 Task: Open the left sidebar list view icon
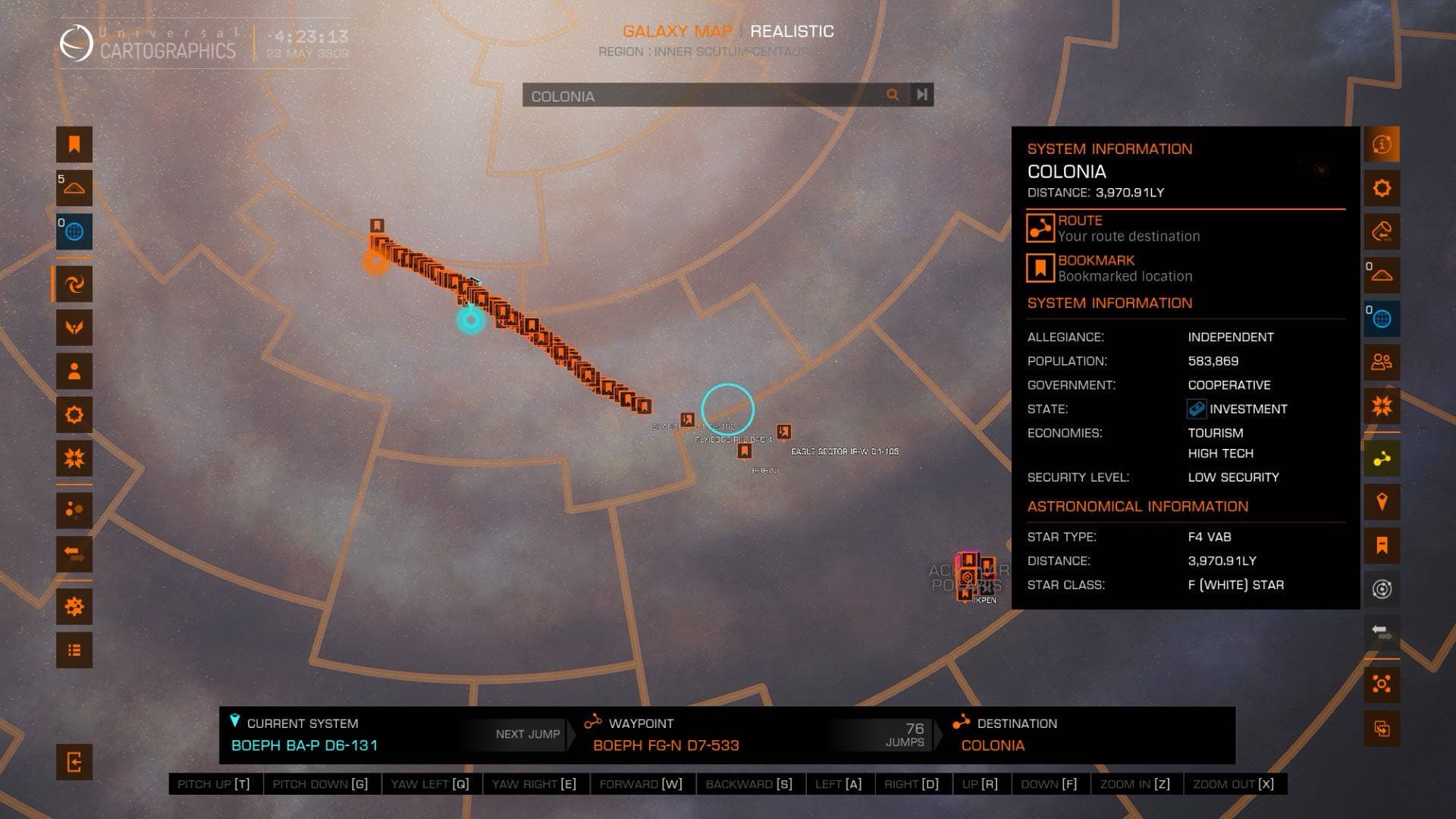74,650
